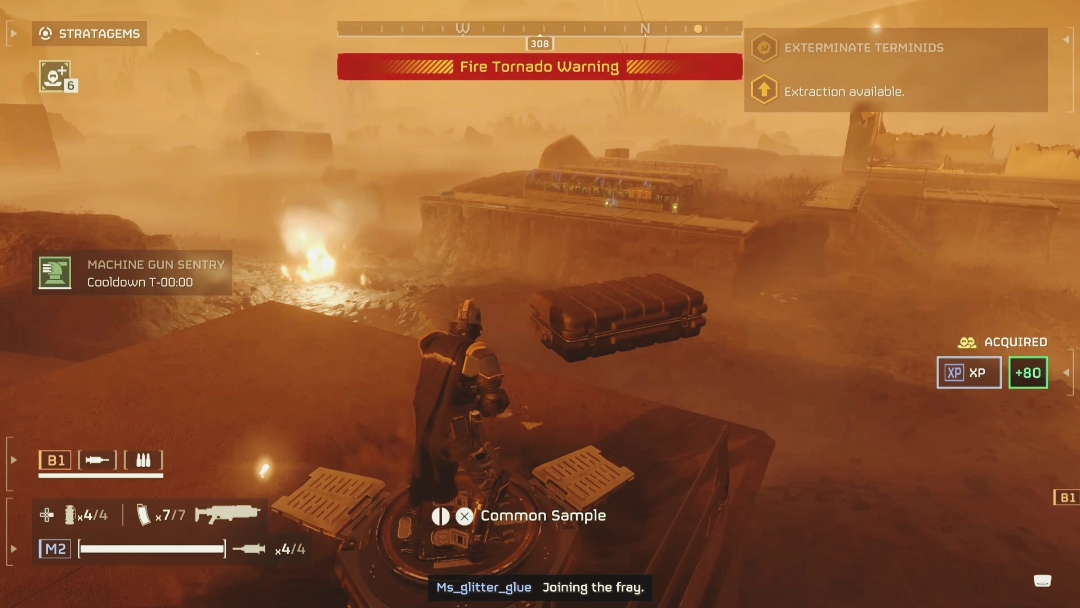This screenshot has width=1080, height=608.
Task: Open the Stratagems panel header
Action: click(x=91, y=34)
